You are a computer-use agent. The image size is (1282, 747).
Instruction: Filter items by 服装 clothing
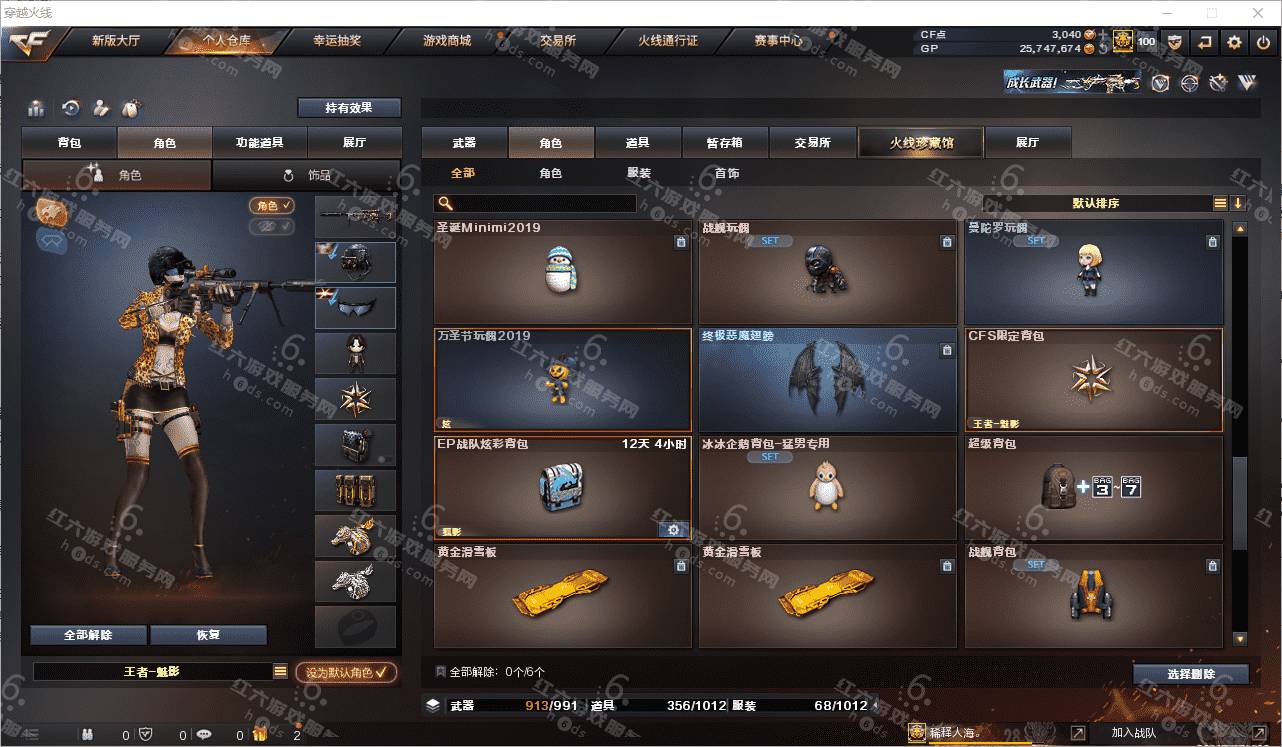[639, 173]
